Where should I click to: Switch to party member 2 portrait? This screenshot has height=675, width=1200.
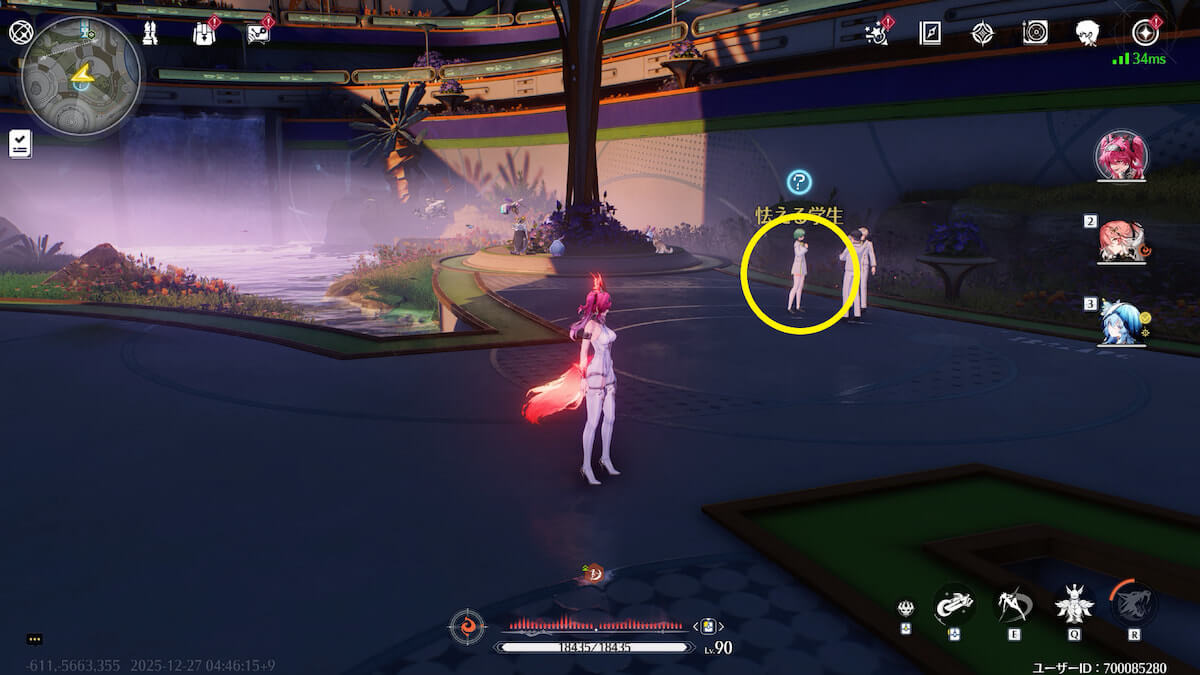pos(1122,241)
